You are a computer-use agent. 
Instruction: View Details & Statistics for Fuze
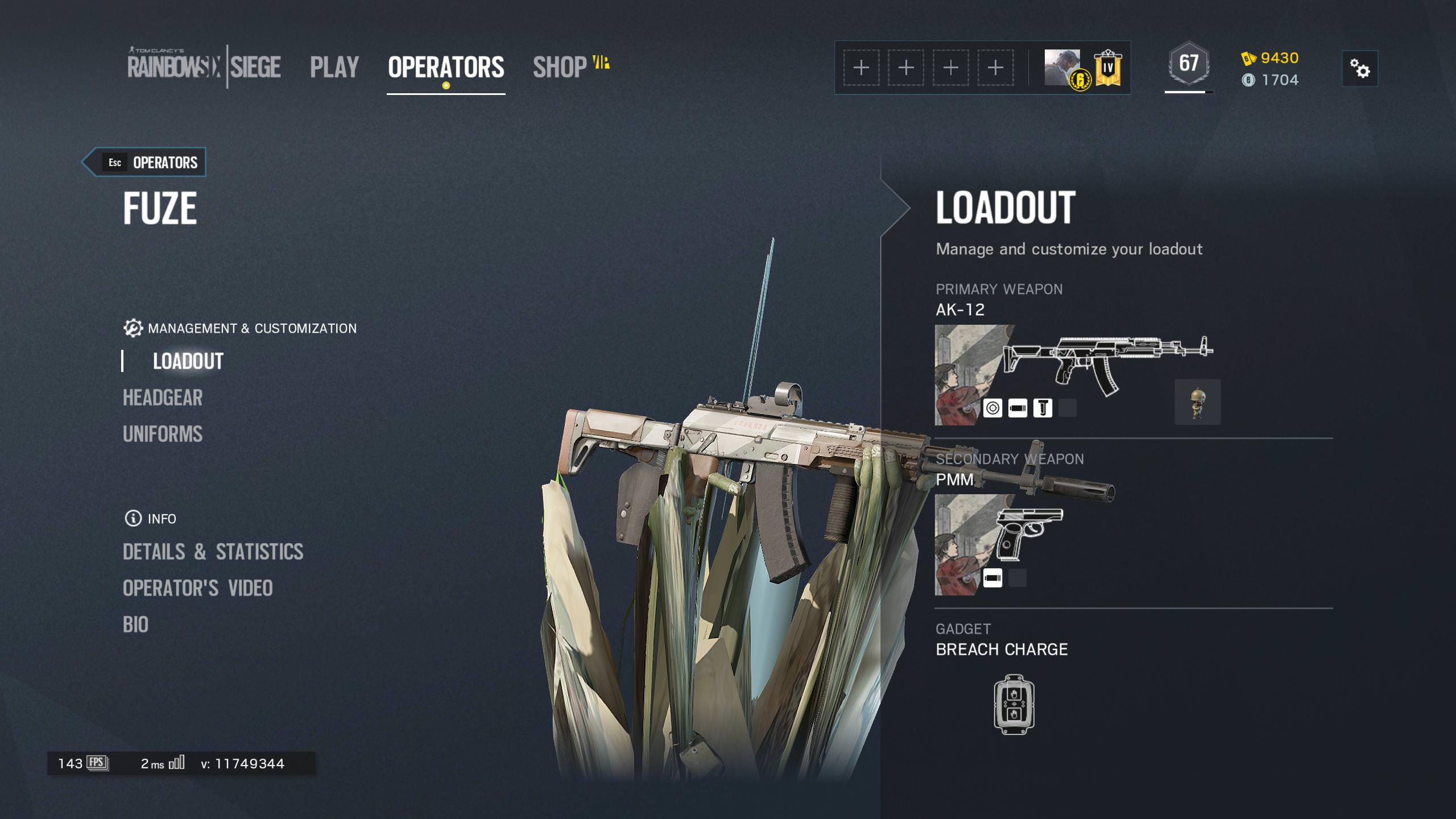point(213,552)
